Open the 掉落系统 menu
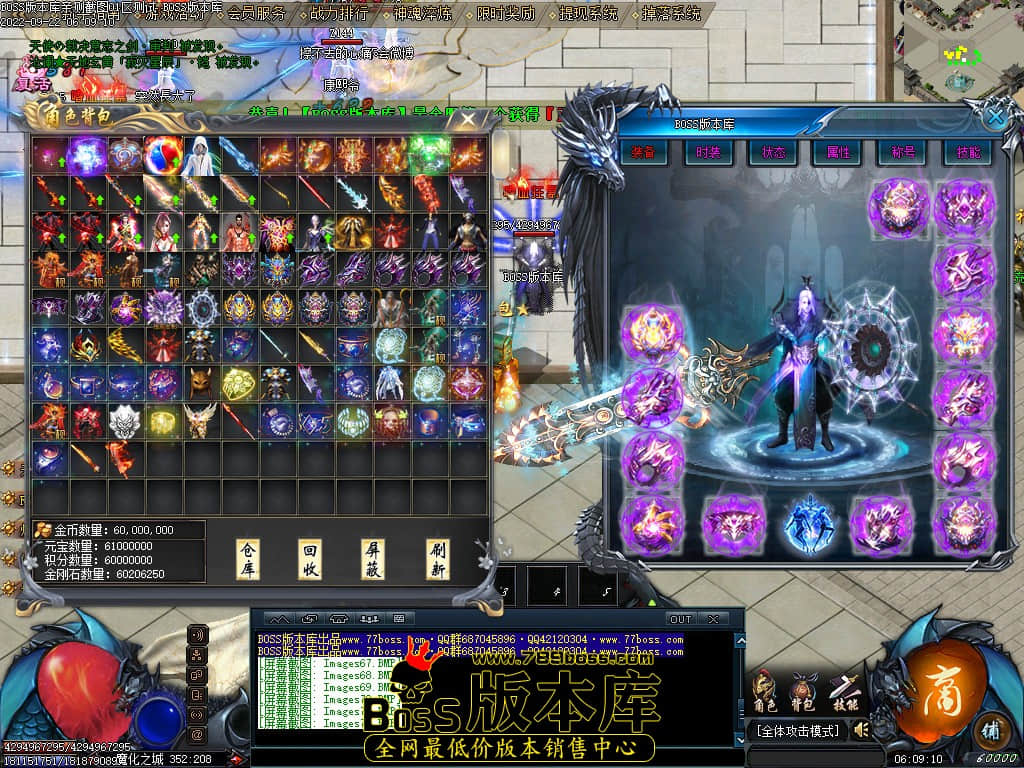1024x768 pixels. [670, 14]
